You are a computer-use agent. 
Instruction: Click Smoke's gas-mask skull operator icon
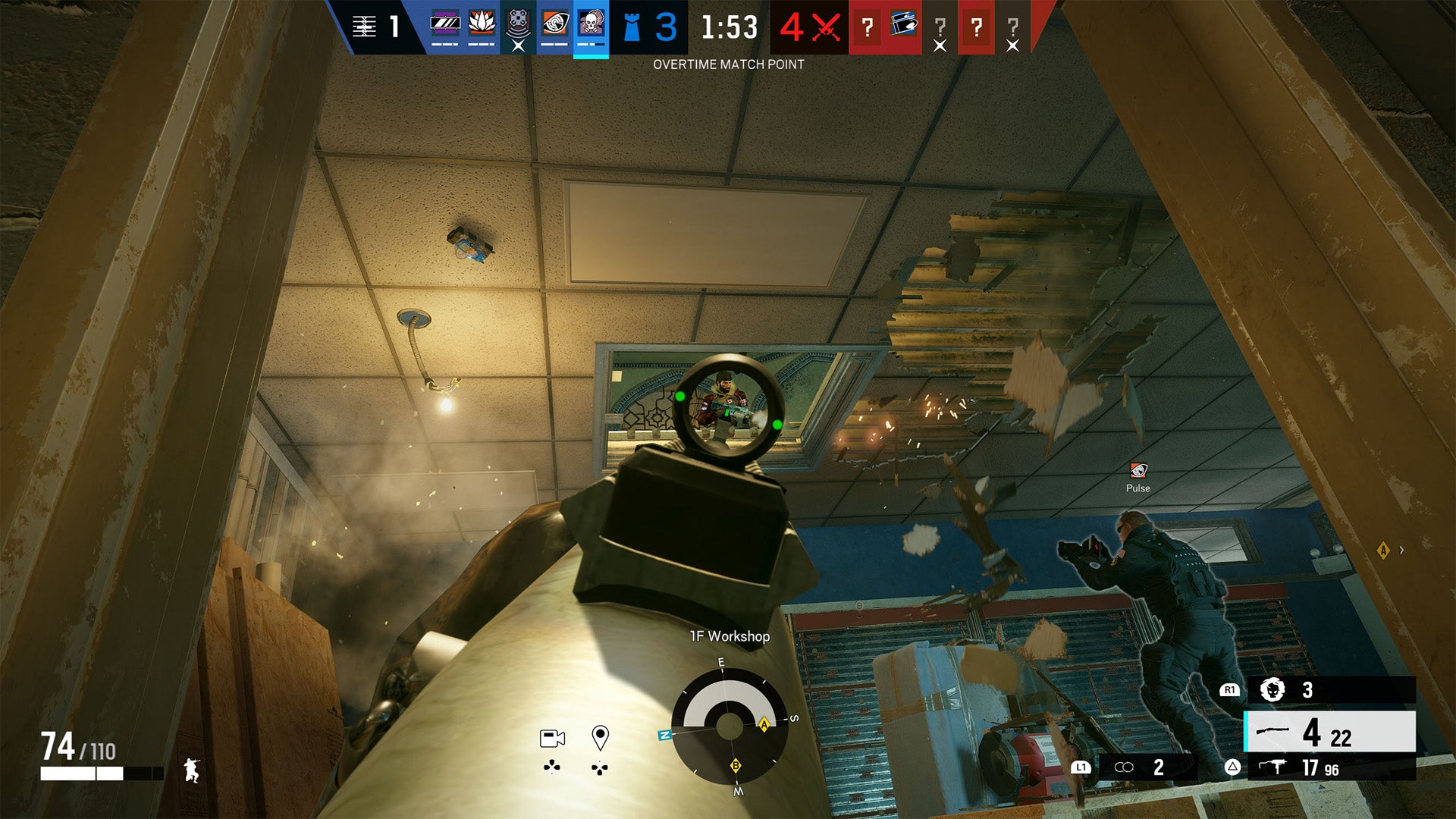tap(591, 23)
